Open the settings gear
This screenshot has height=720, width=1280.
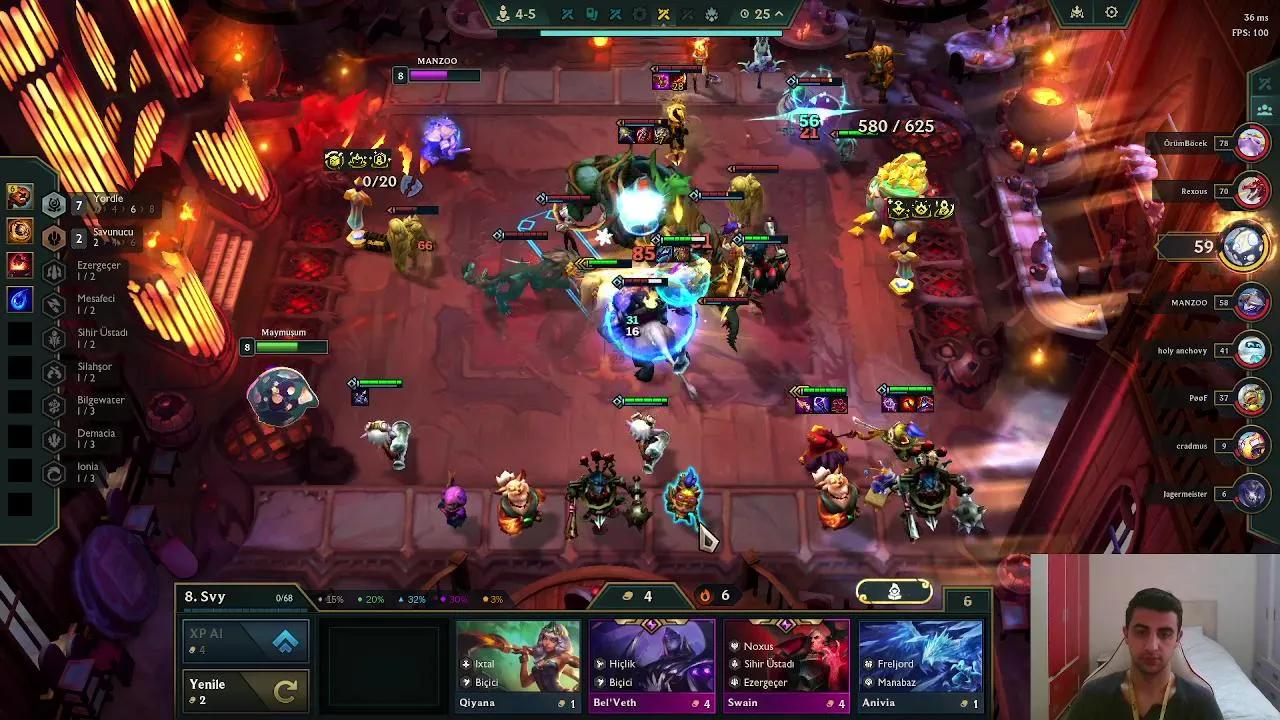(1109, 12)
